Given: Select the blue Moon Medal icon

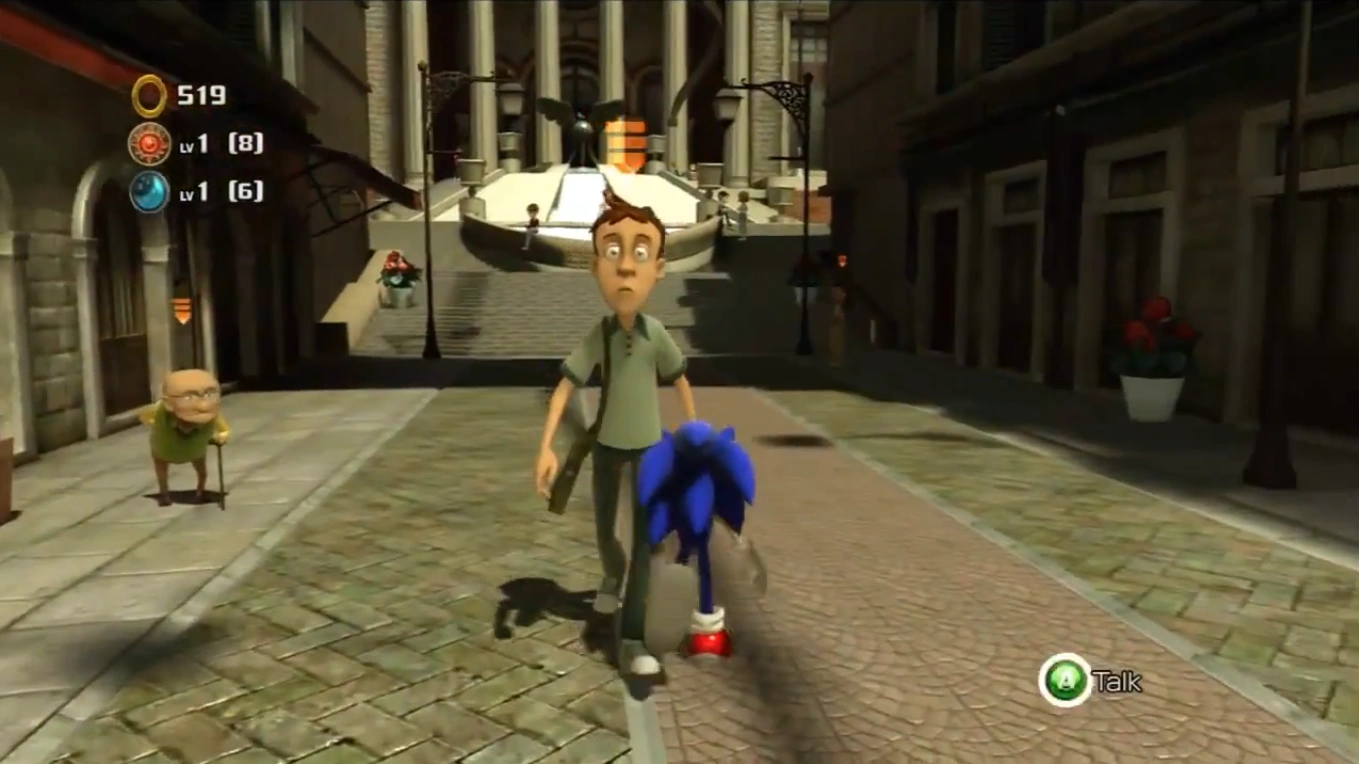Looking at the screenshot, I should point(149,191).
